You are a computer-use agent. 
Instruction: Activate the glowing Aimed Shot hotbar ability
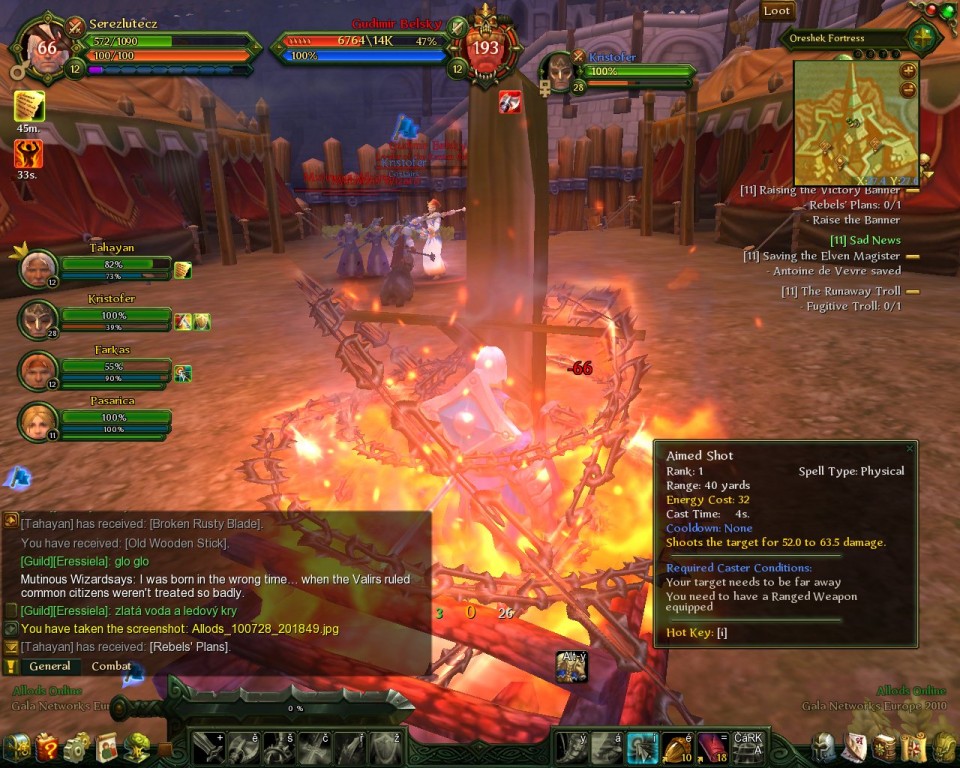(642, 747)
